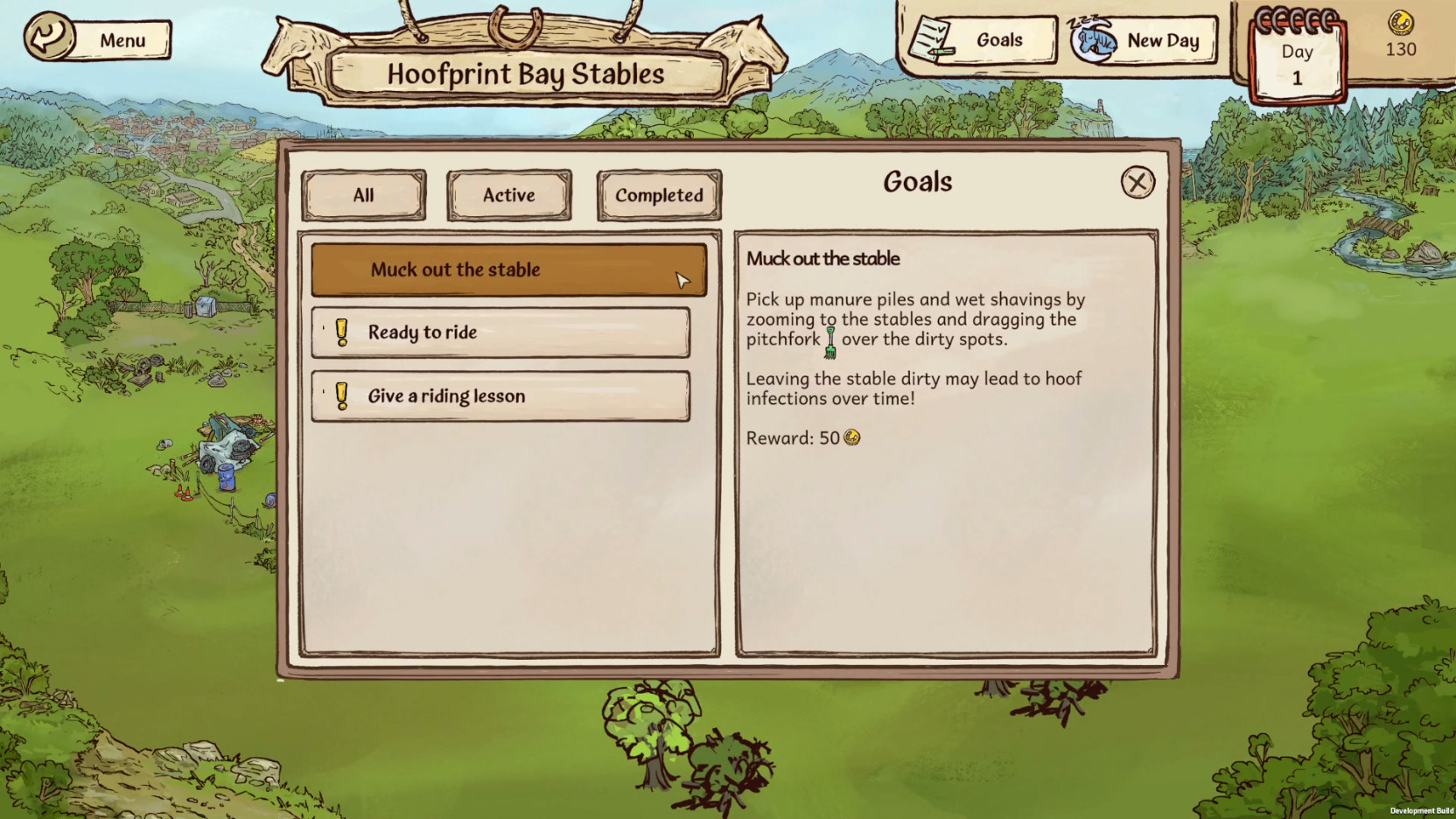Show All goals tab
Screen dimensions: 1456x819
(364, 195)
